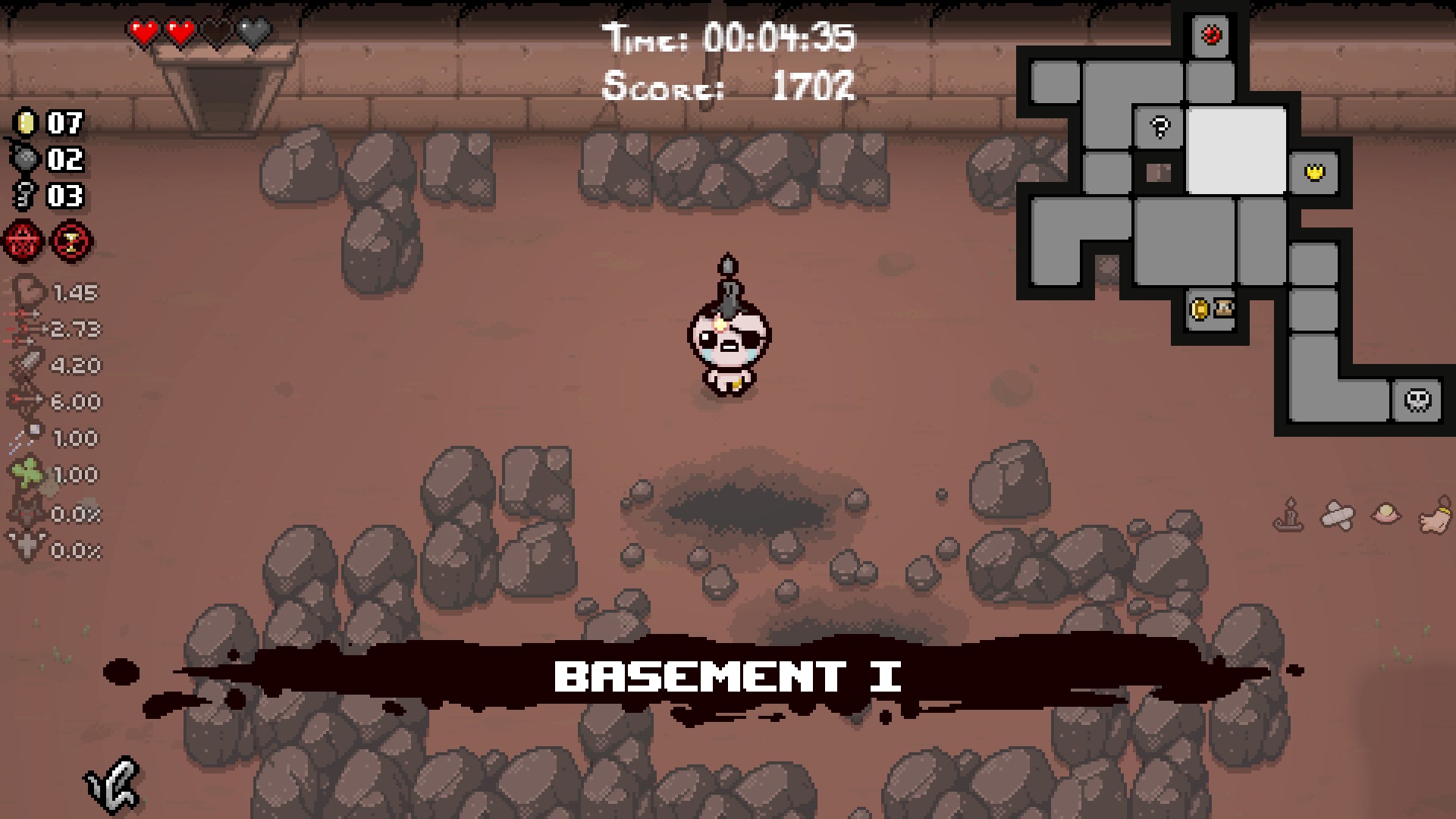This screenshot has height=819, width=1456.
Task: Click the coin counter icon
Action: [24, 121]
